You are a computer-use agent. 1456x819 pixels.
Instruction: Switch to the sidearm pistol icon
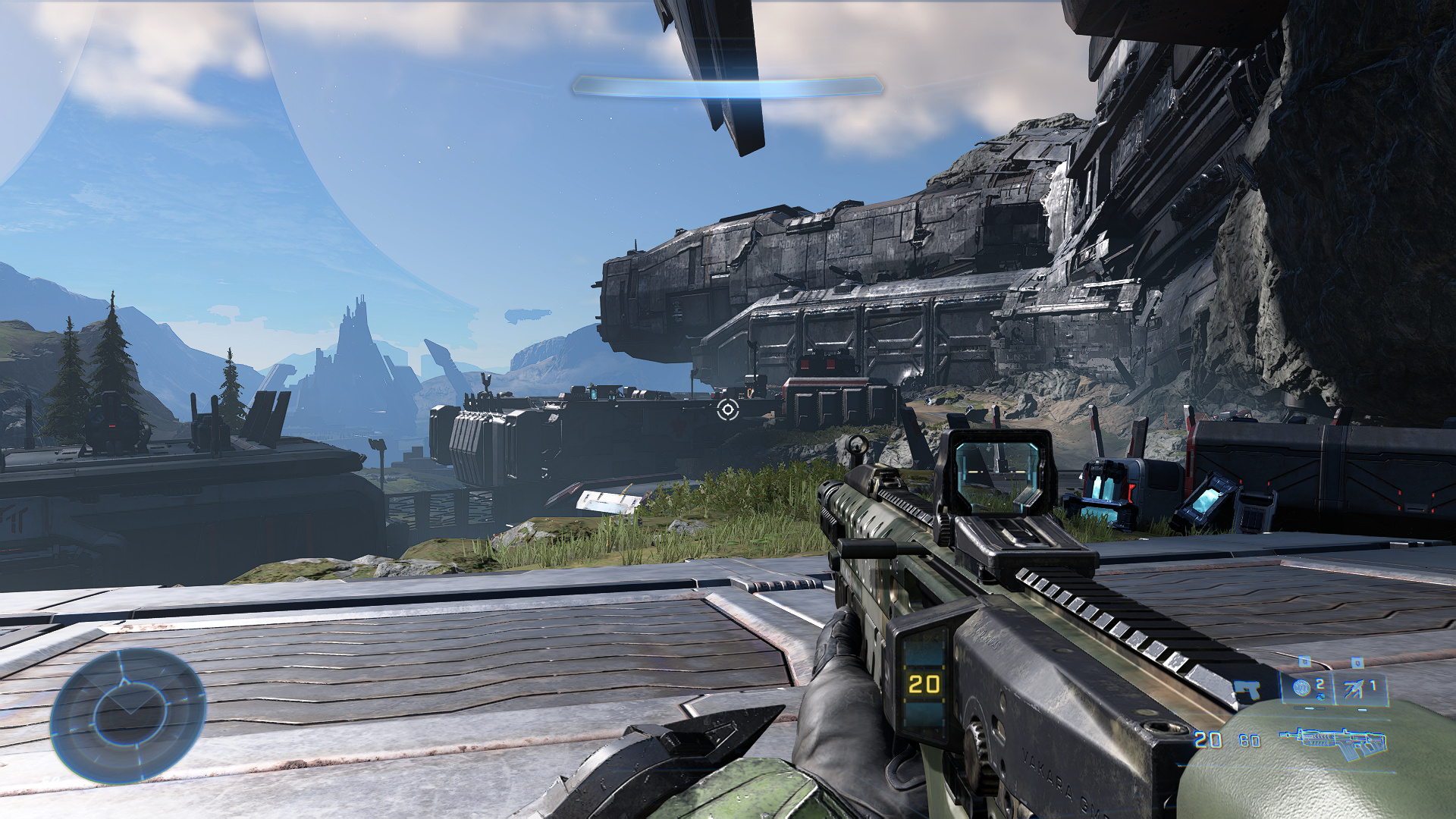[1247, 690]
